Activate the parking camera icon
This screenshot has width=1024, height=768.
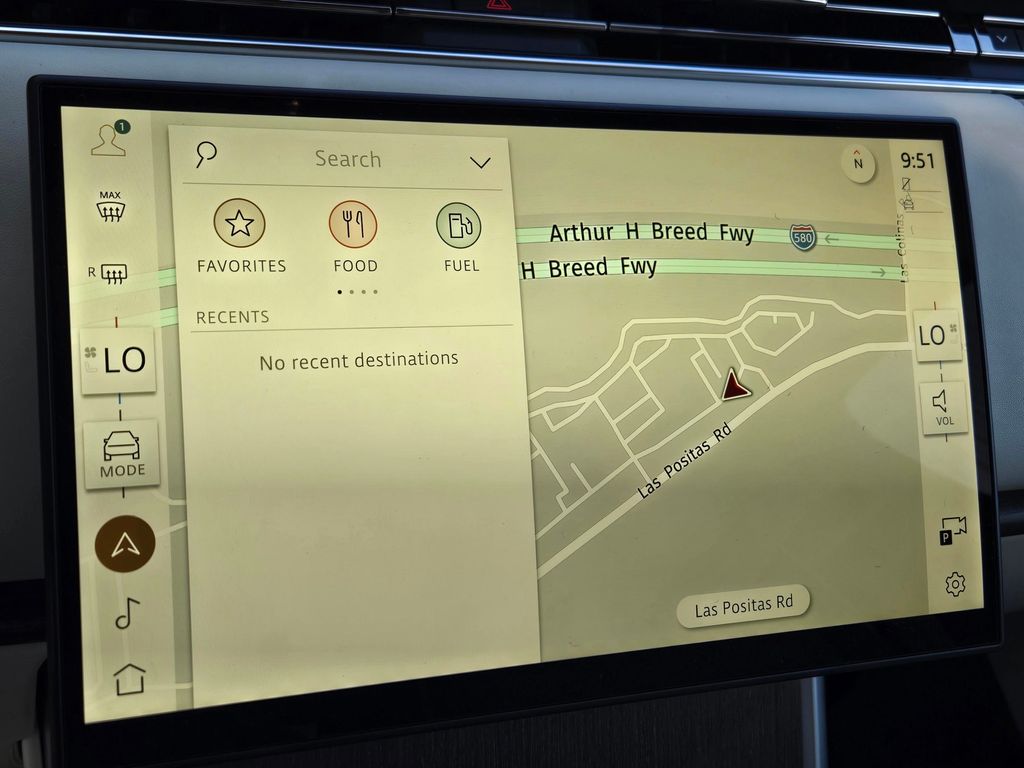click(952, 530)
